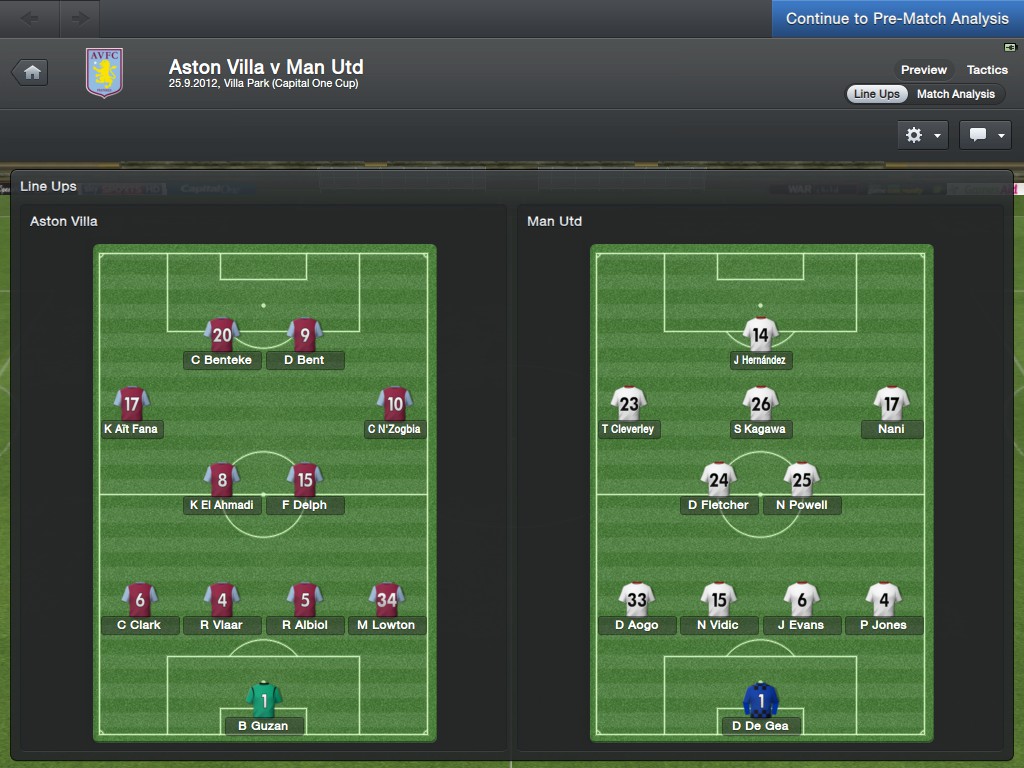Viewport: 1024px width, 768px height.
Task: Switch to the Tactics tab
Action: point(987,70)
